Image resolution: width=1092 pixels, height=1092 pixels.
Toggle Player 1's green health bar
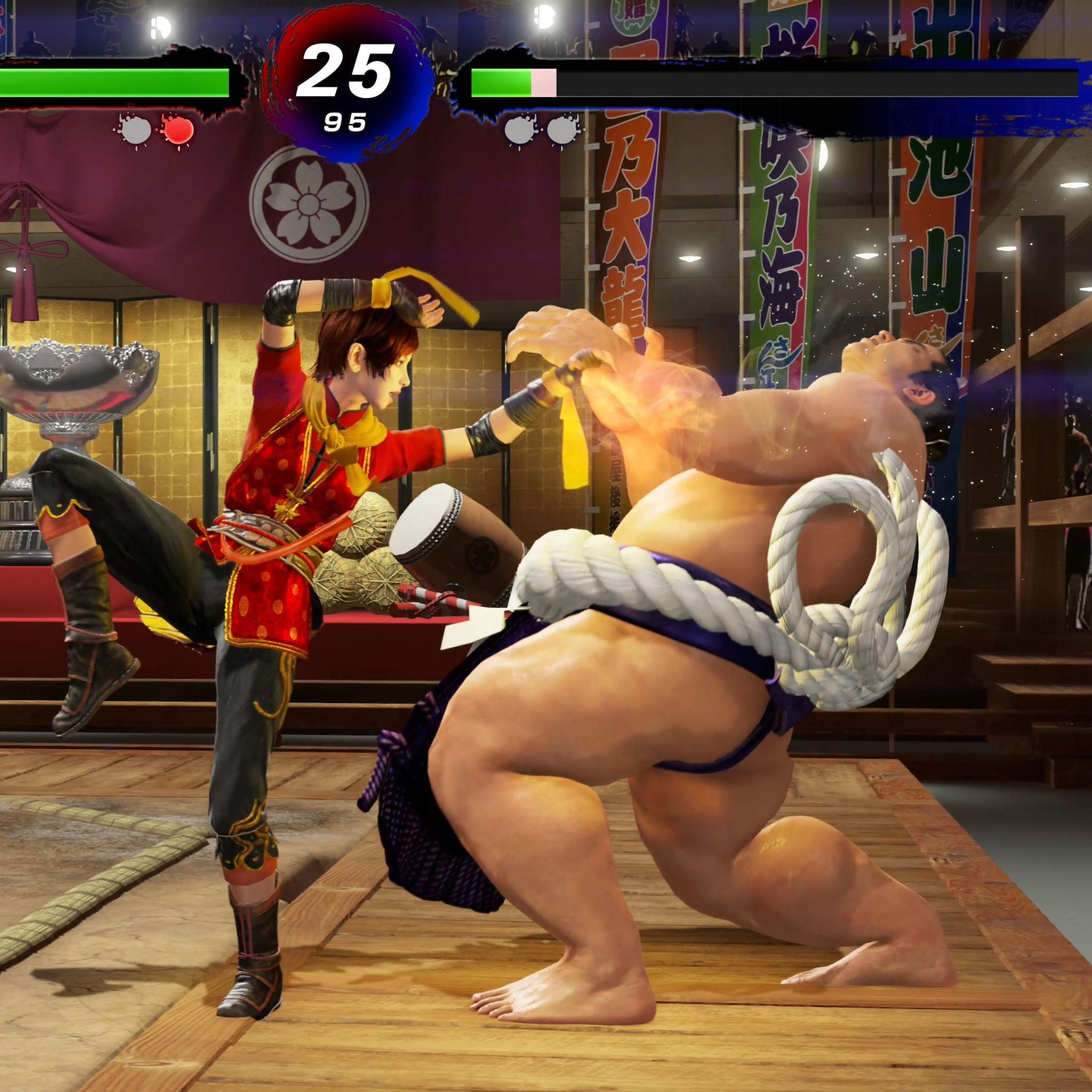pos(113,82)
